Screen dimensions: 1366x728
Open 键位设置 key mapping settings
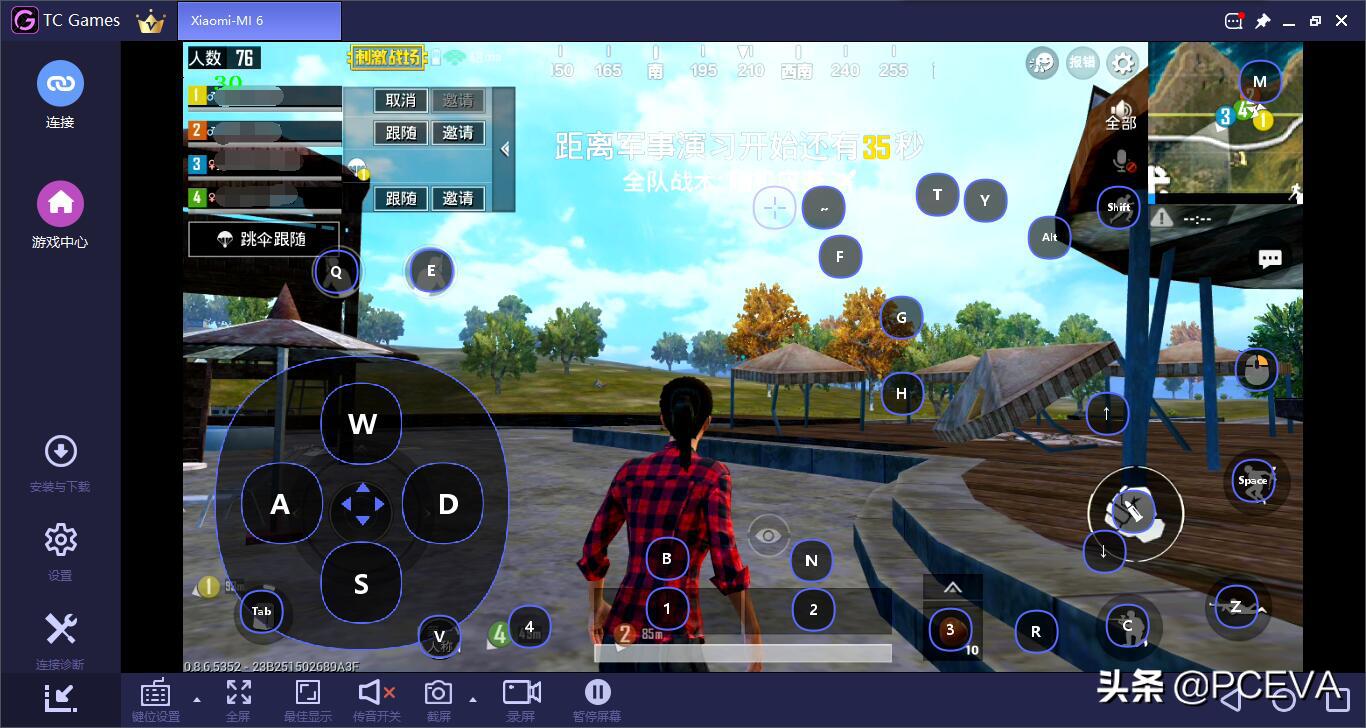[x=155, y=700]
